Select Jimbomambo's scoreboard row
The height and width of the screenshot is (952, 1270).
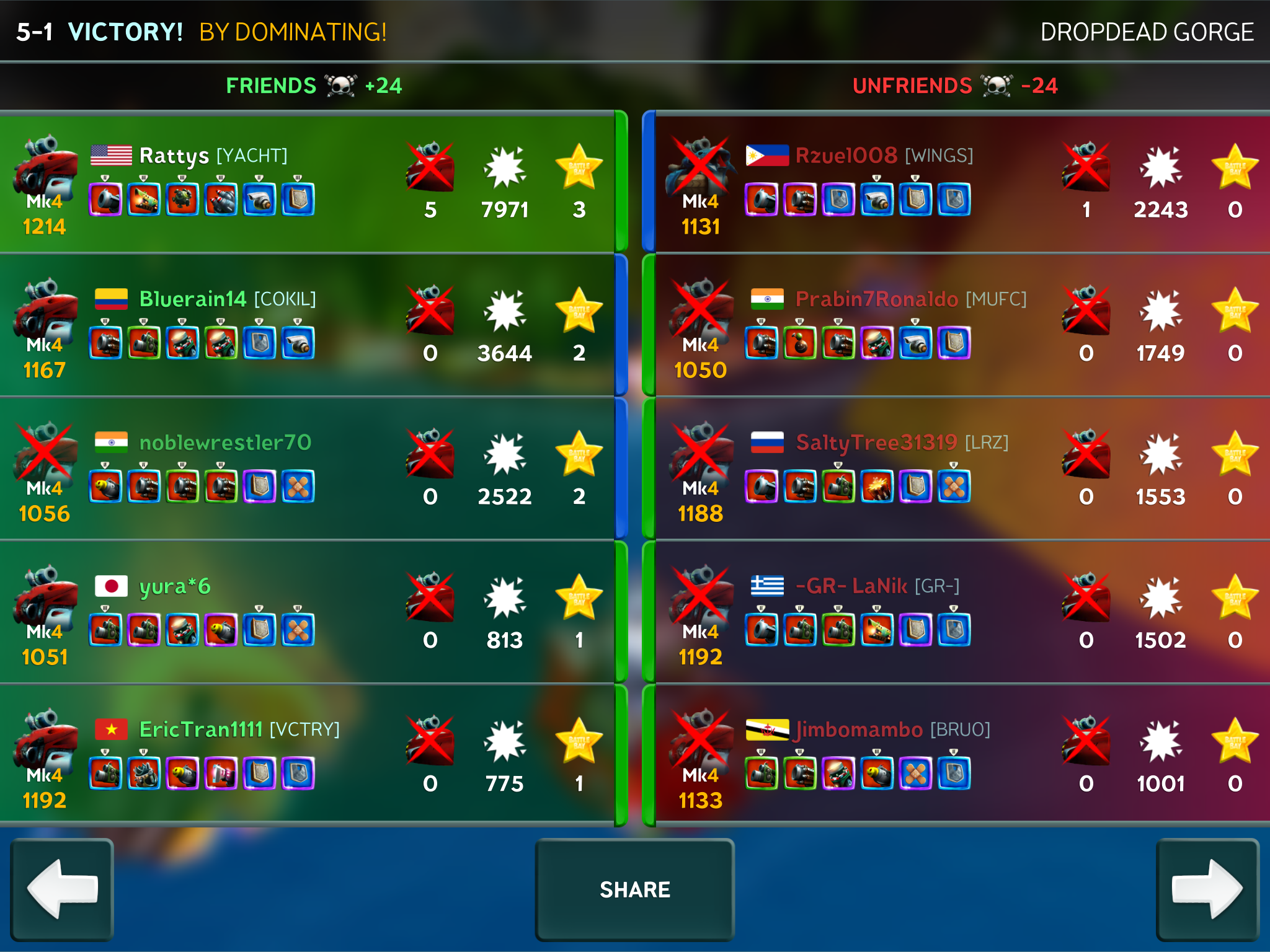click(961, 756)
